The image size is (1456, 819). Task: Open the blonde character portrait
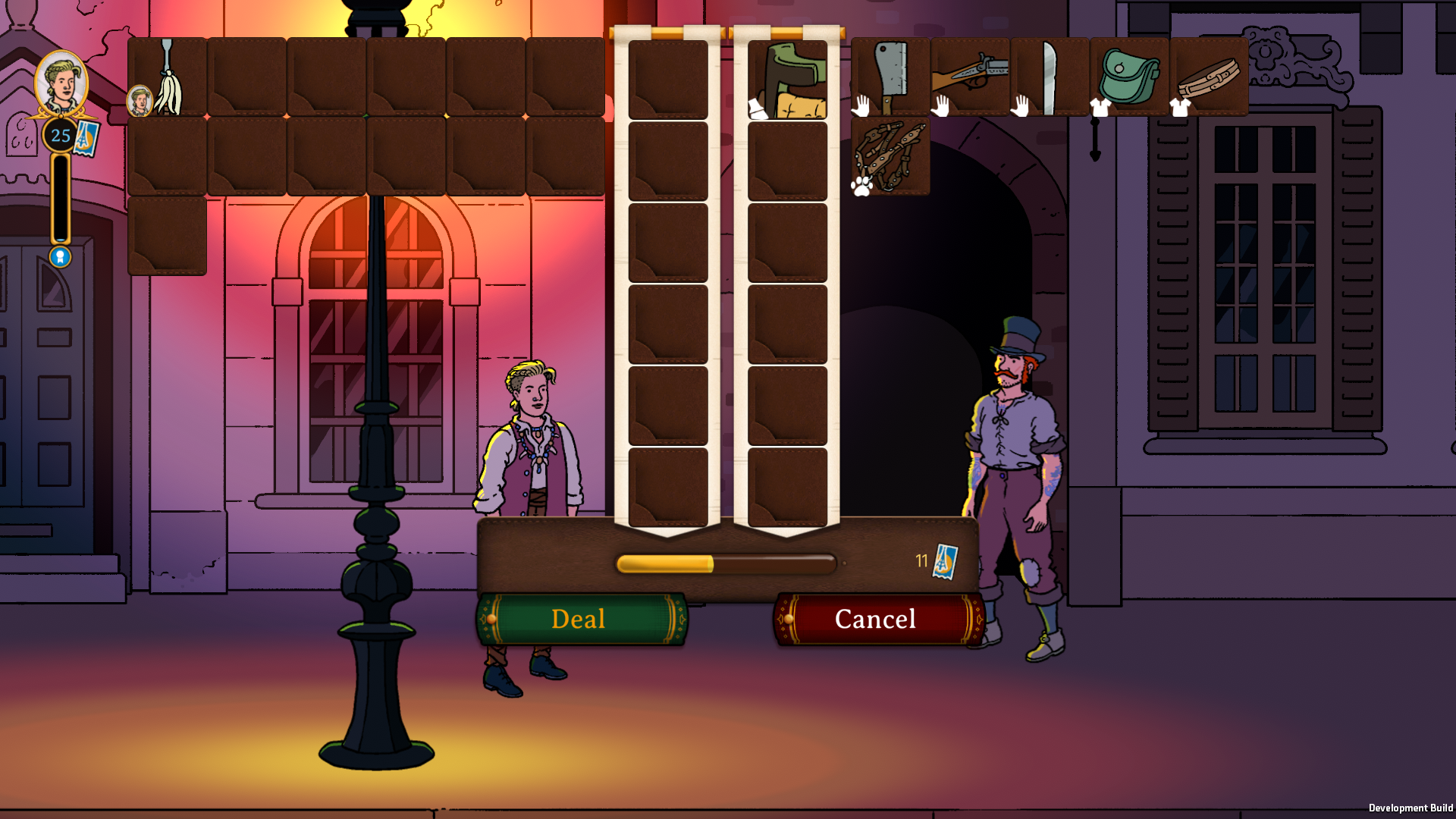(61, 83)
